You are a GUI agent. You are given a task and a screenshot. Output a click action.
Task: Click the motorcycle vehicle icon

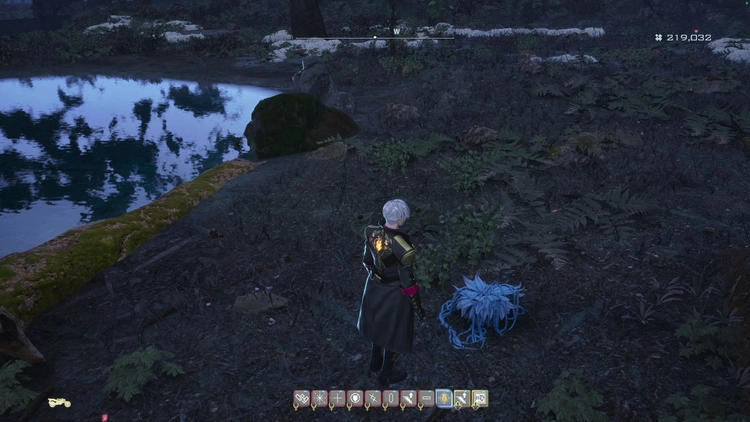59,403
